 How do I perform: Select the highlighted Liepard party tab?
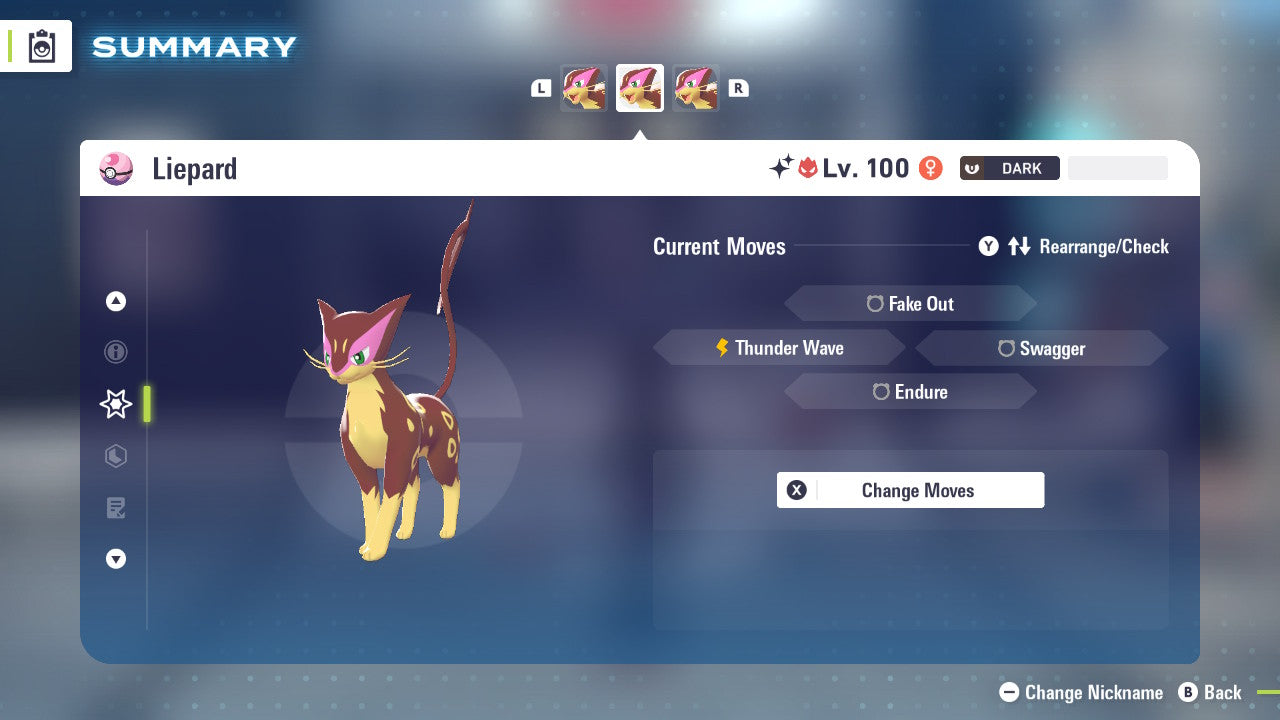[639, 88]
